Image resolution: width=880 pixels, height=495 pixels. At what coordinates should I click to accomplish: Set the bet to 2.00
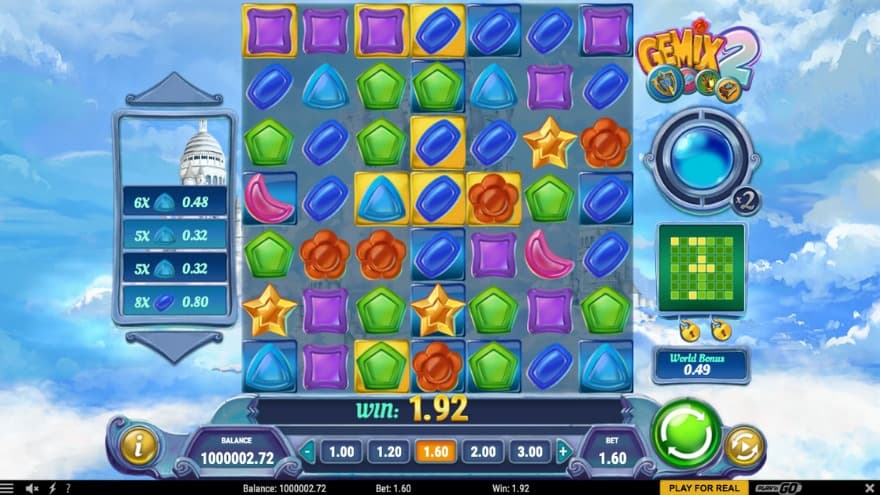click(x=482, y=452)
